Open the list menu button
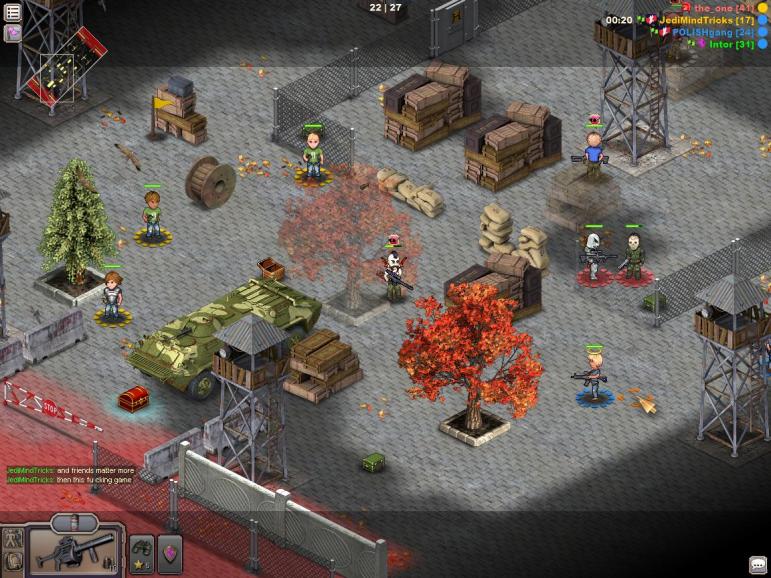 coord(13,12)
